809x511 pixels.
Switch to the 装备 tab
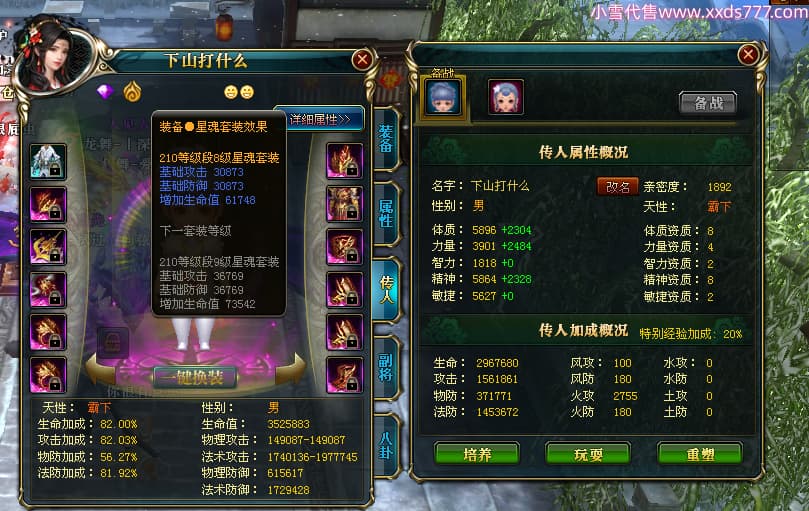click(x=386, y=140)
